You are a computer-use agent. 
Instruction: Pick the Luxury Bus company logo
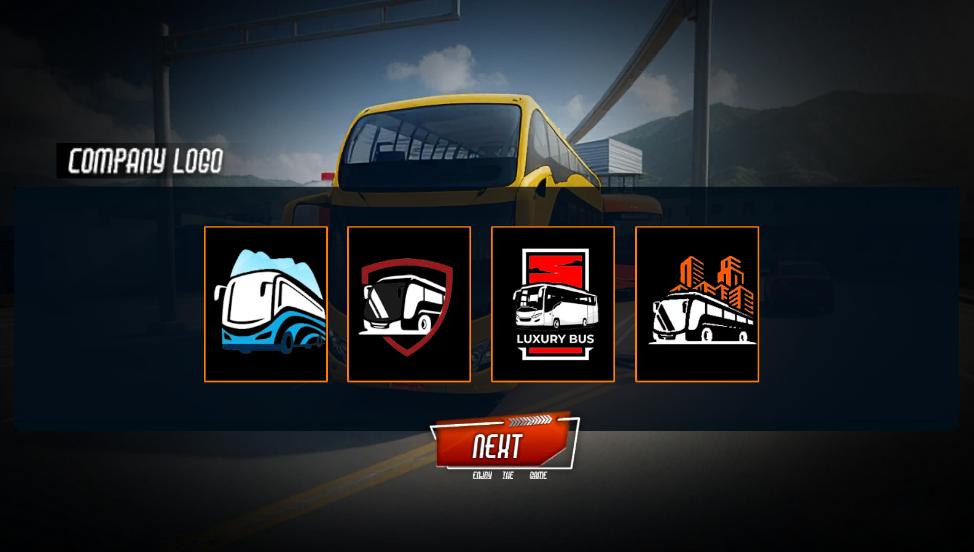coord(553,304)
